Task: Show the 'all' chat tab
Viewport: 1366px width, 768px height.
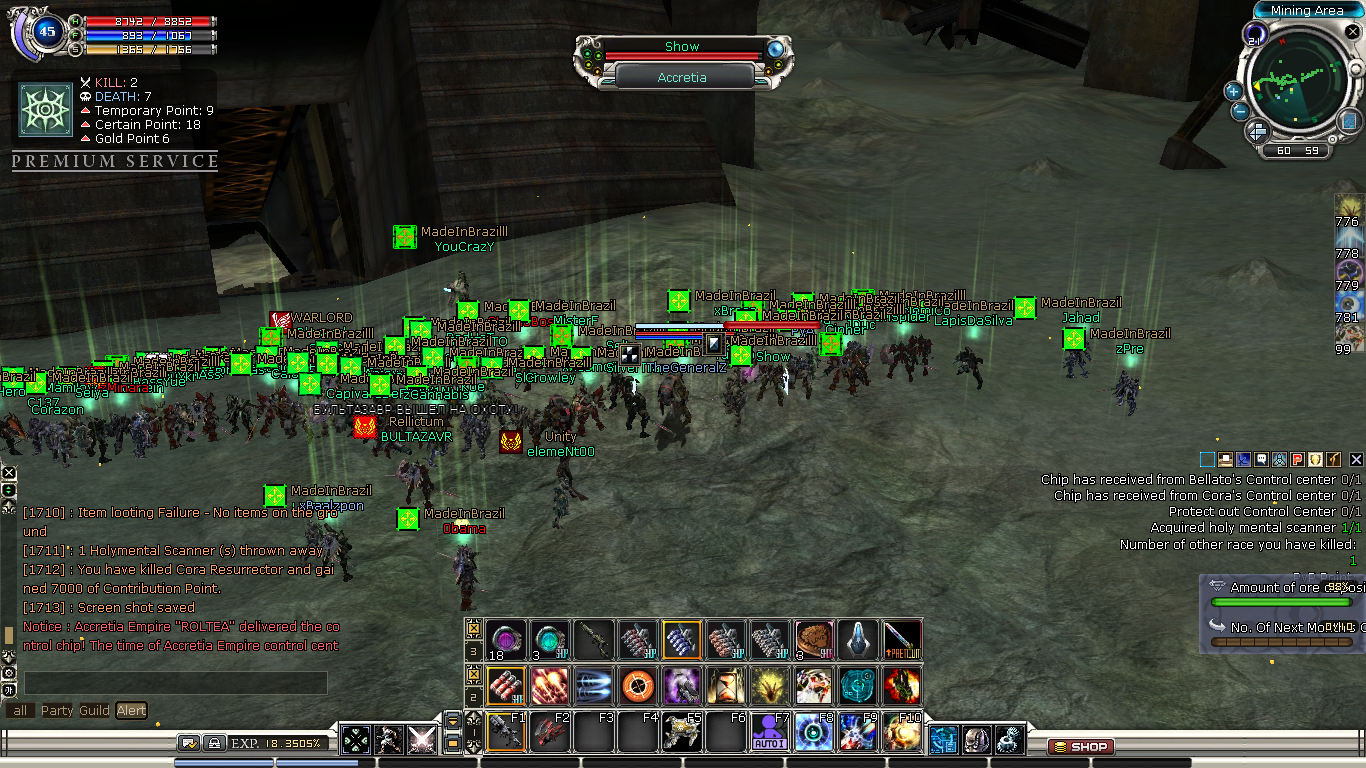Action: 18,711
